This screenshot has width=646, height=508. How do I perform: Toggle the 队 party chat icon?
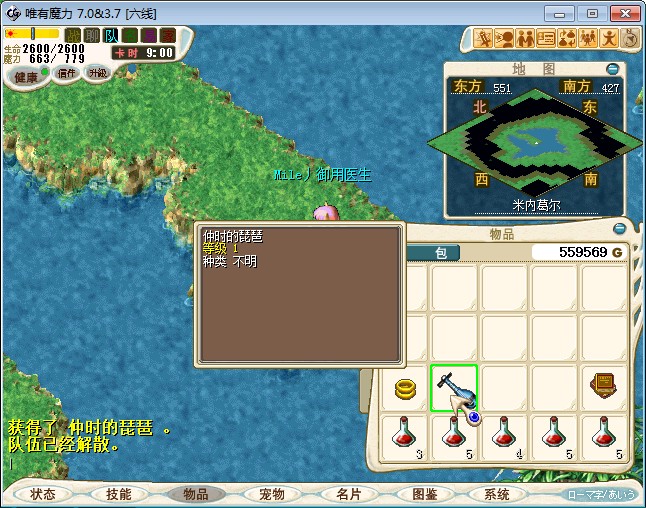tap(111, 35)
